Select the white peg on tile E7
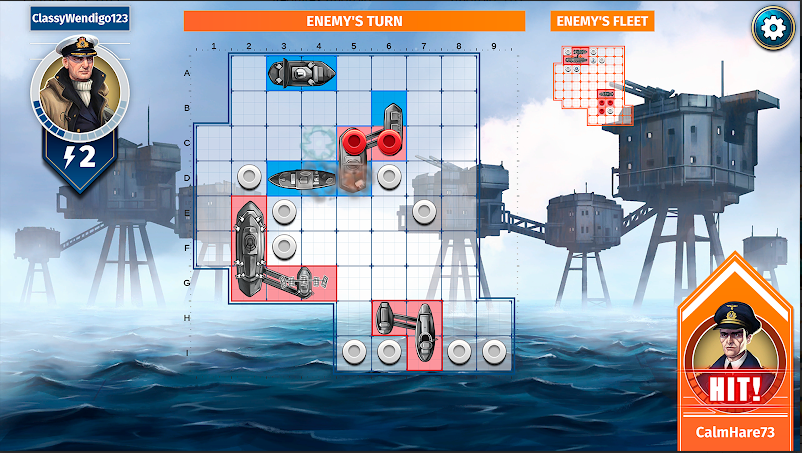802x453 pixels. (x=424, y=212)
